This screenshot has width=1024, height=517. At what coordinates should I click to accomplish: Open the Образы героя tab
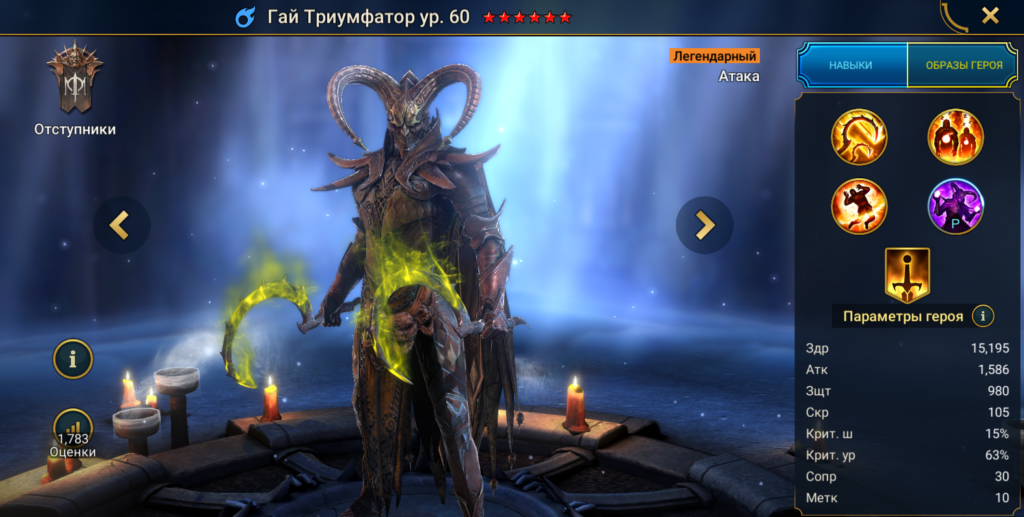[x=962, y=65]
